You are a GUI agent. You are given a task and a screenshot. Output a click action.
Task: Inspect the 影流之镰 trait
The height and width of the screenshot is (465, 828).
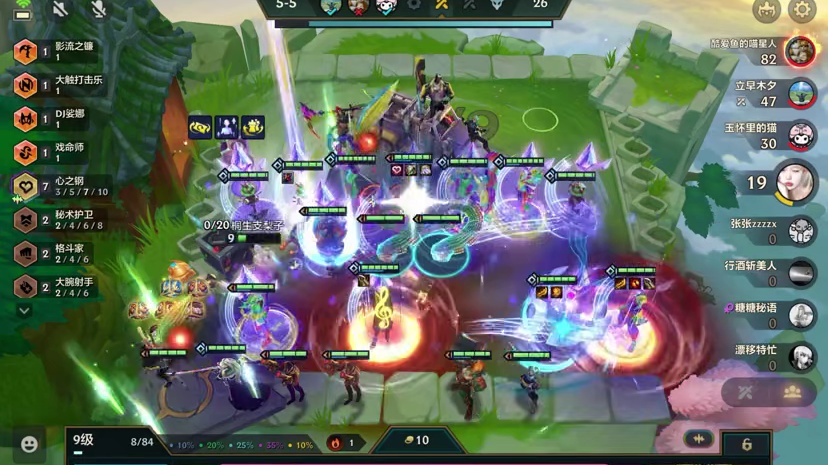25,51
